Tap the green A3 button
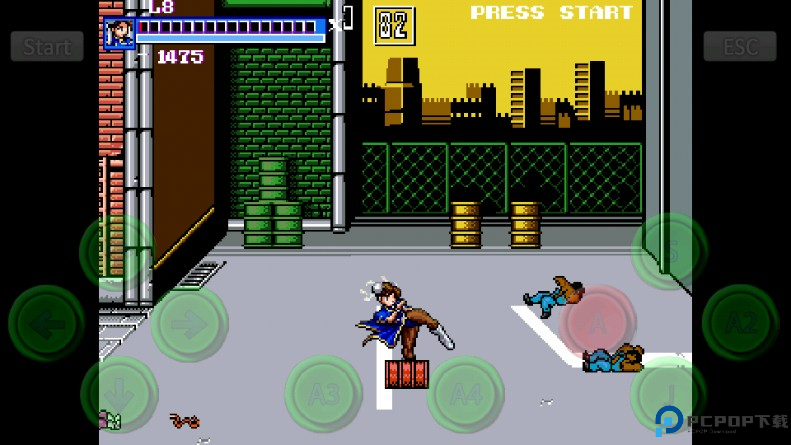The width and height of the screenshot is (791, 445). pos(323,394)
